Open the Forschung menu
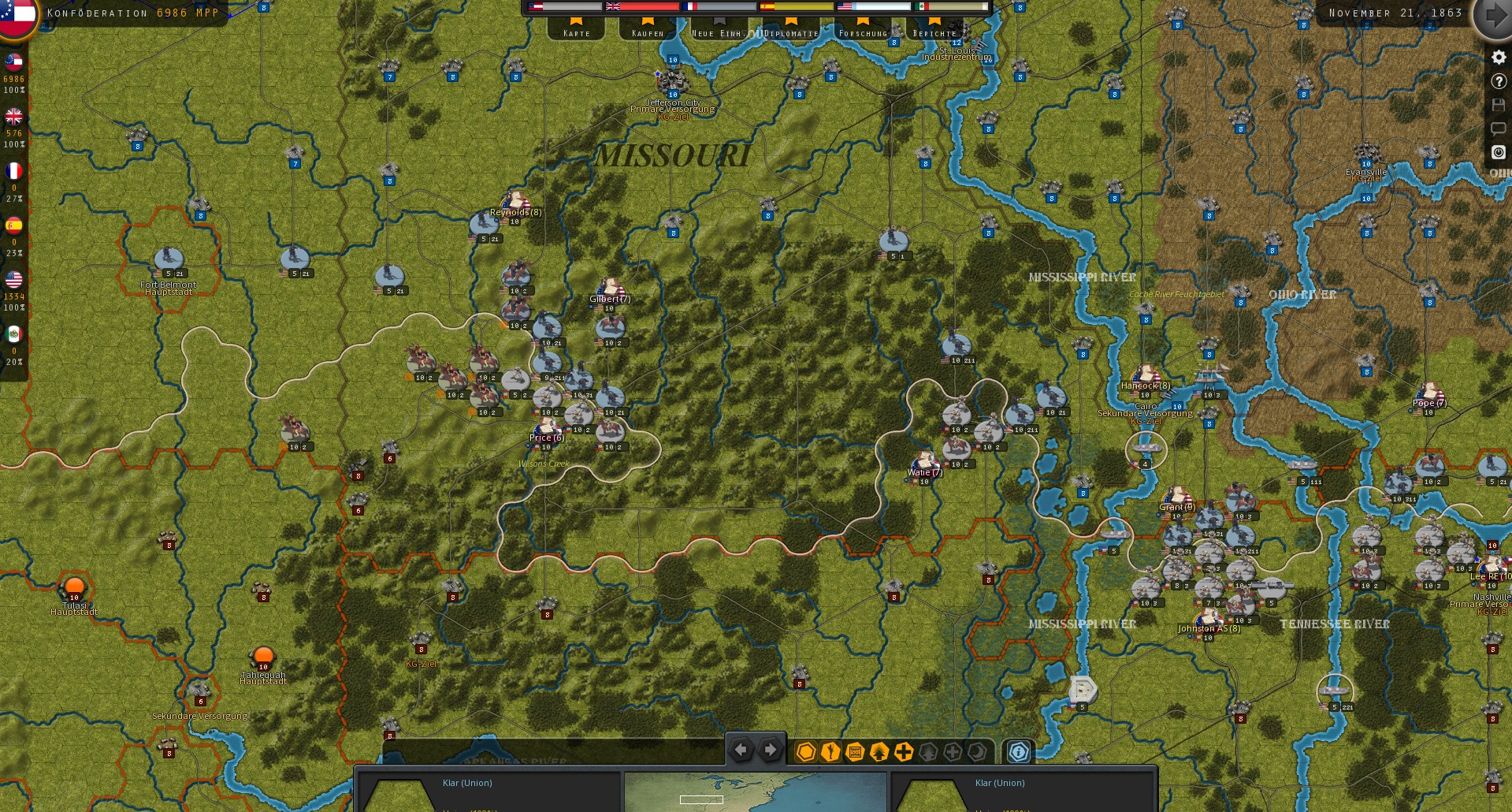This screenshot has height=812, width=1512. click(x=864, y=34)
